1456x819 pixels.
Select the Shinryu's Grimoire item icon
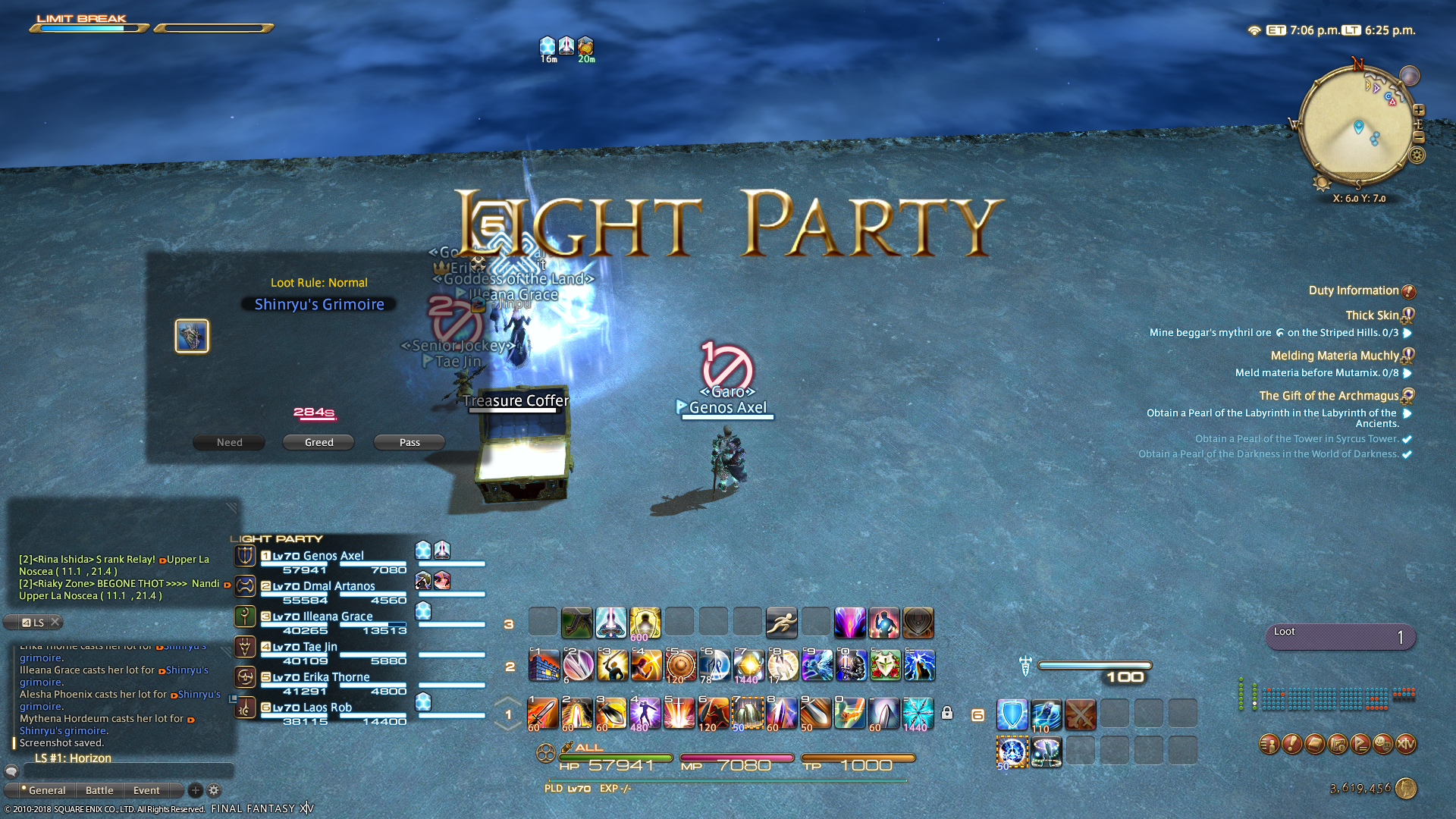192,336
